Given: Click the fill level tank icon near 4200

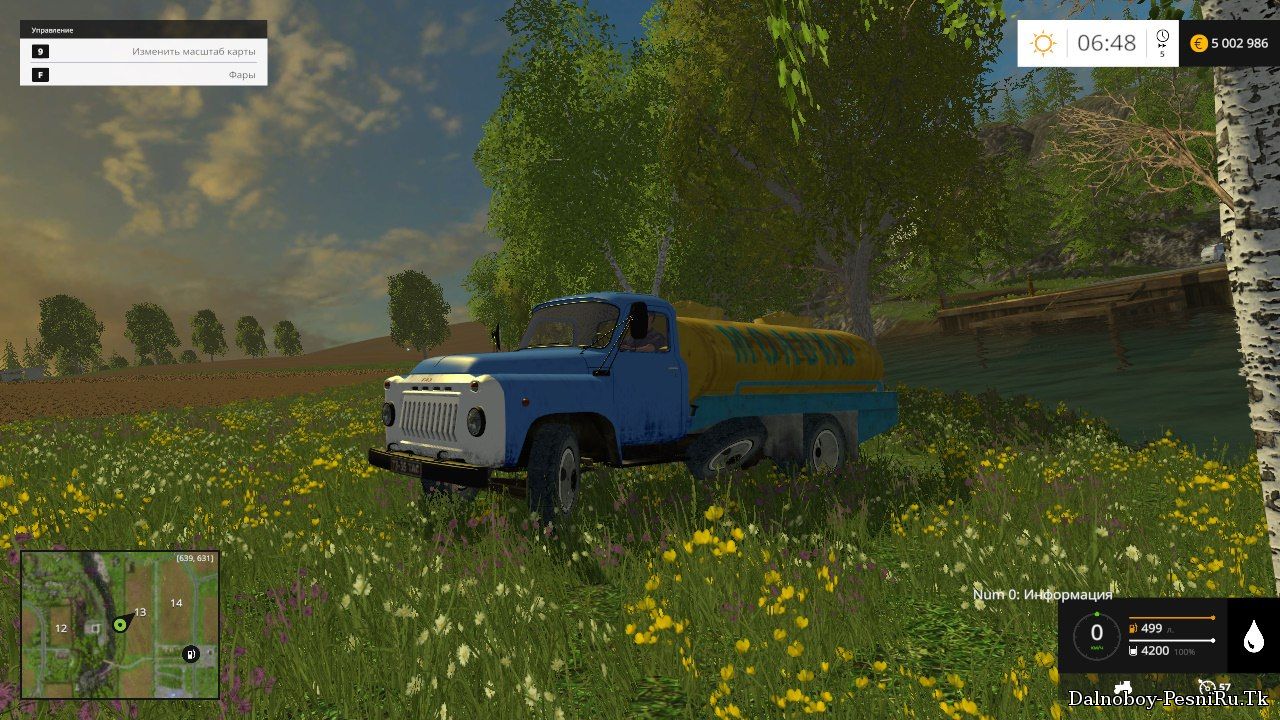Looking at the screenshot, I should point(1133,650).
